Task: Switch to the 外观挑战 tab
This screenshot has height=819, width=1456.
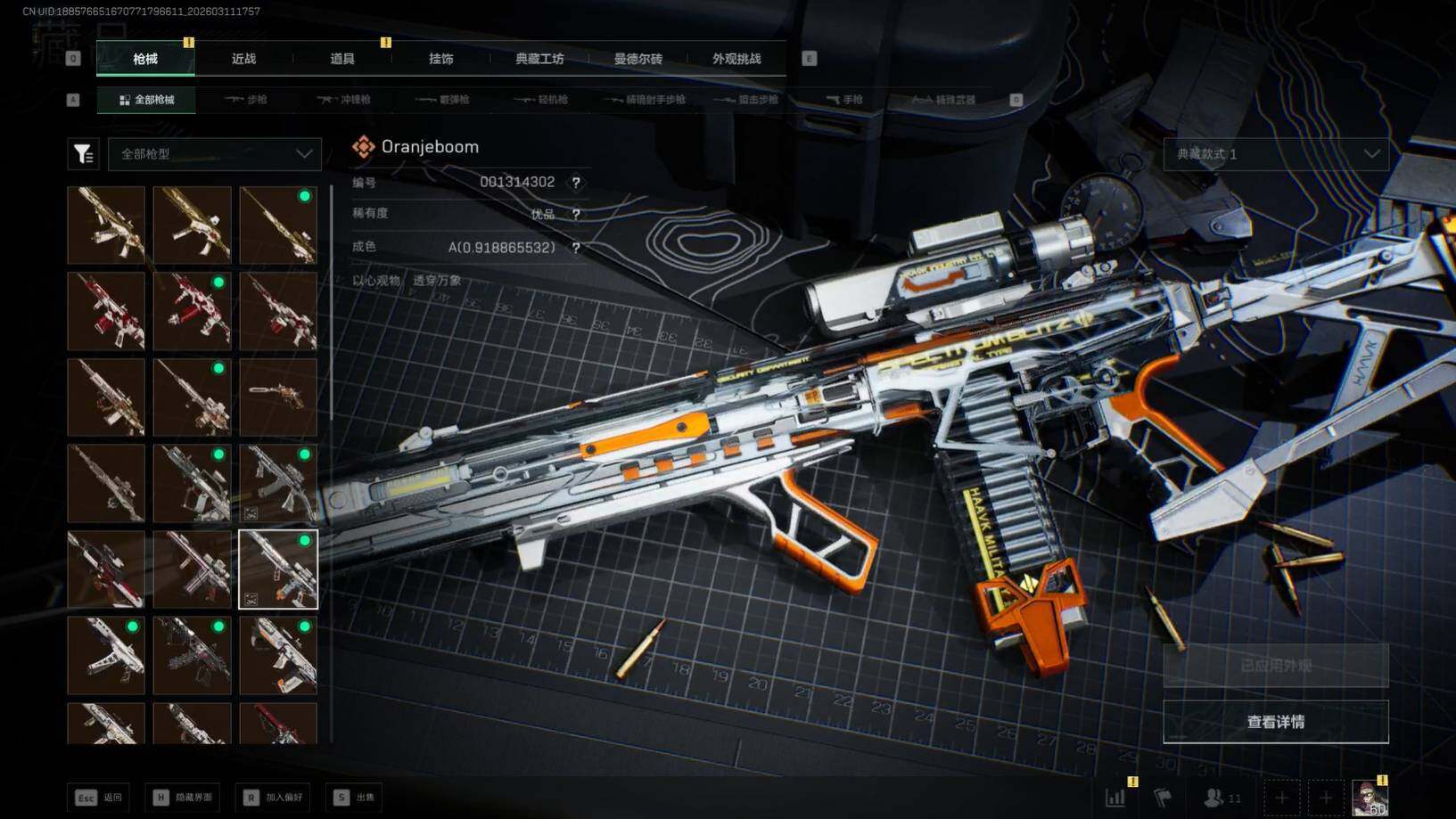Action: [736, 59]
